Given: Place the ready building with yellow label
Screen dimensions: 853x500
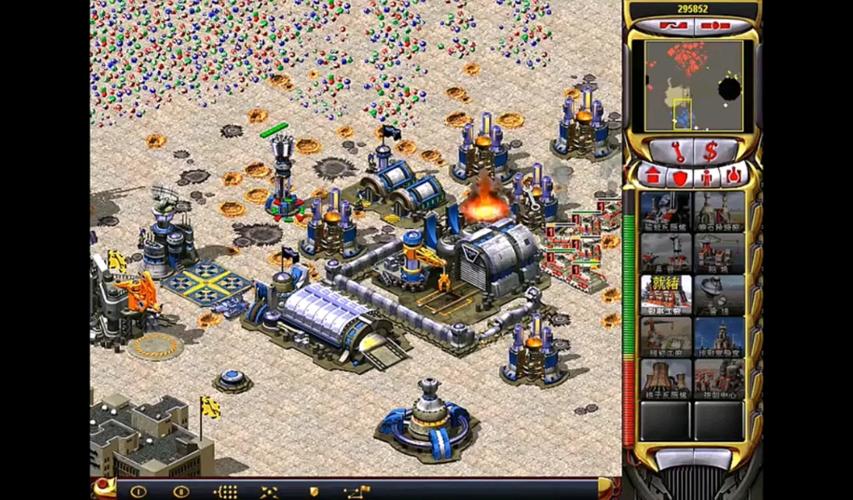Looking at the screenshot, I should (666, 295).
